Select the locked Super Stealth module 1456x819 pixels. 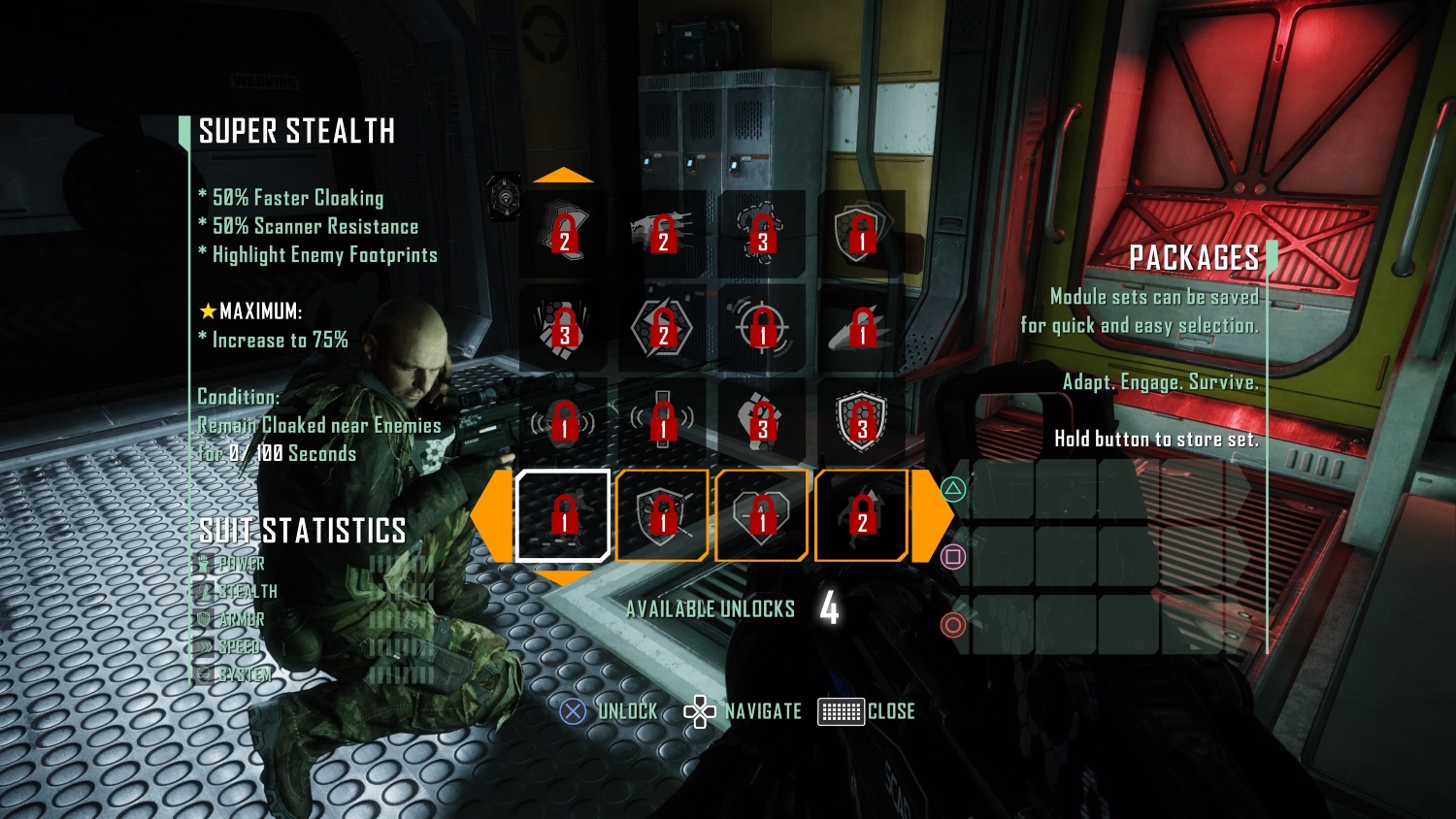(563, 515)
